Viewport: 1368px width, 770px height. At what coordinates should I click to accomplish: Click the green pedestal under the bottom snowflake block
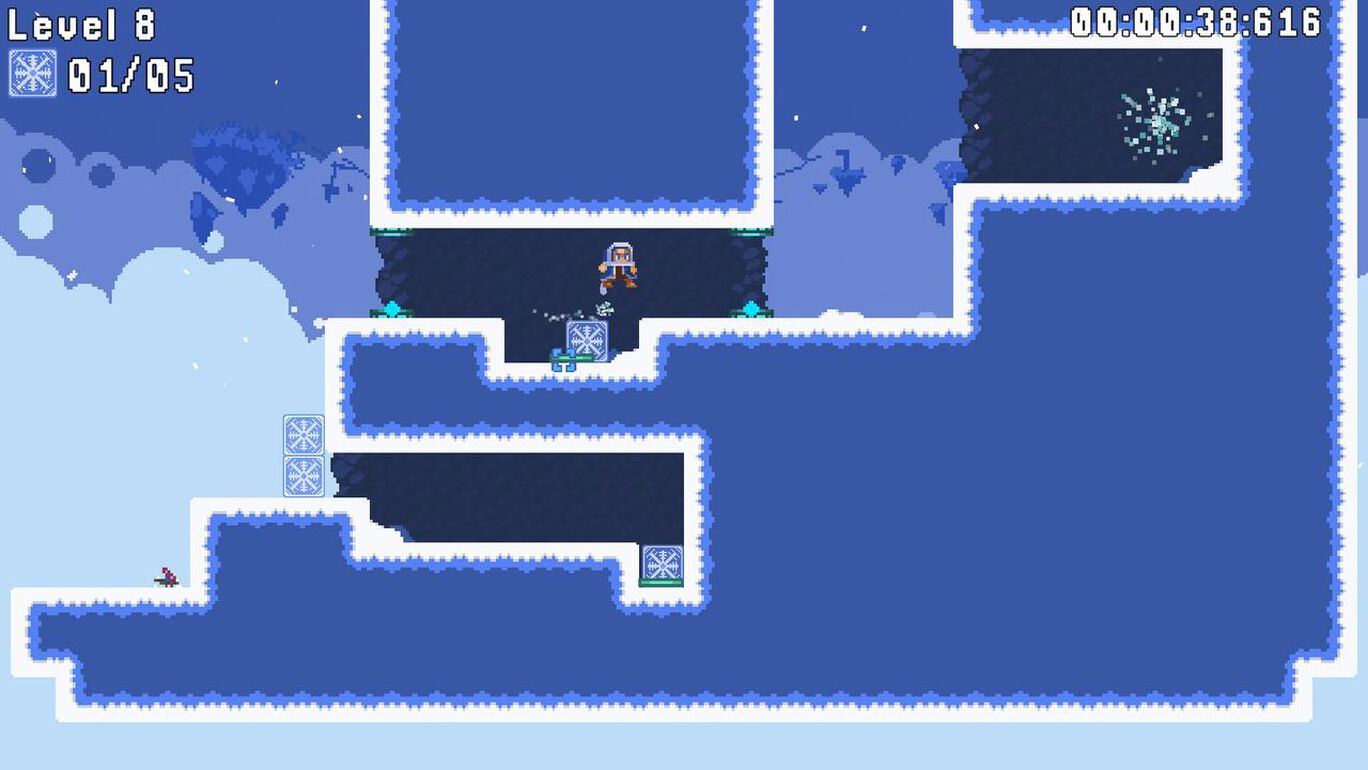pyautogui.click(x=660, y=583)
